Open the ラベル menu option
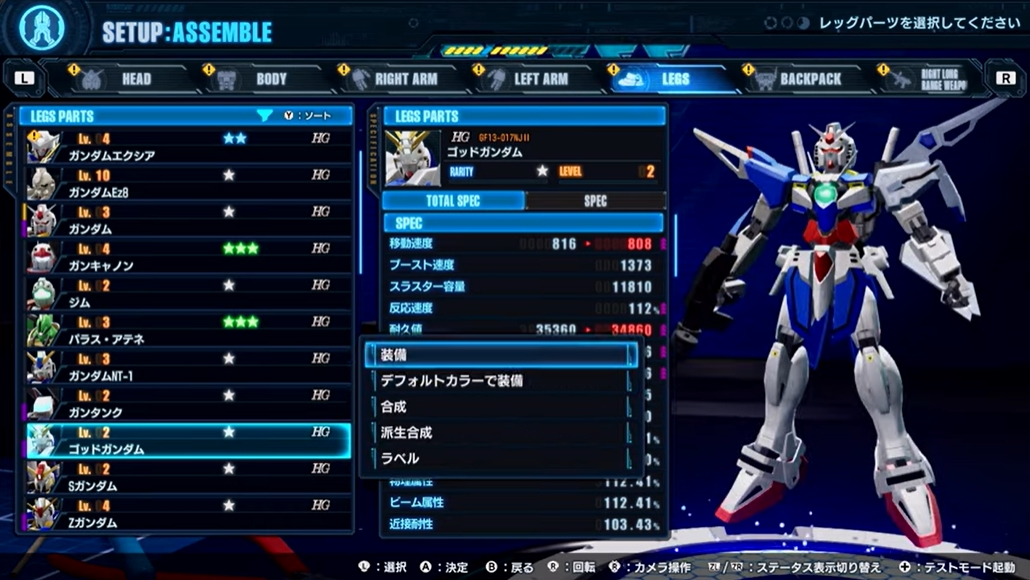The height and width of the screenshot is (580, 1030). pyautogui.click(x=500, y=458)
